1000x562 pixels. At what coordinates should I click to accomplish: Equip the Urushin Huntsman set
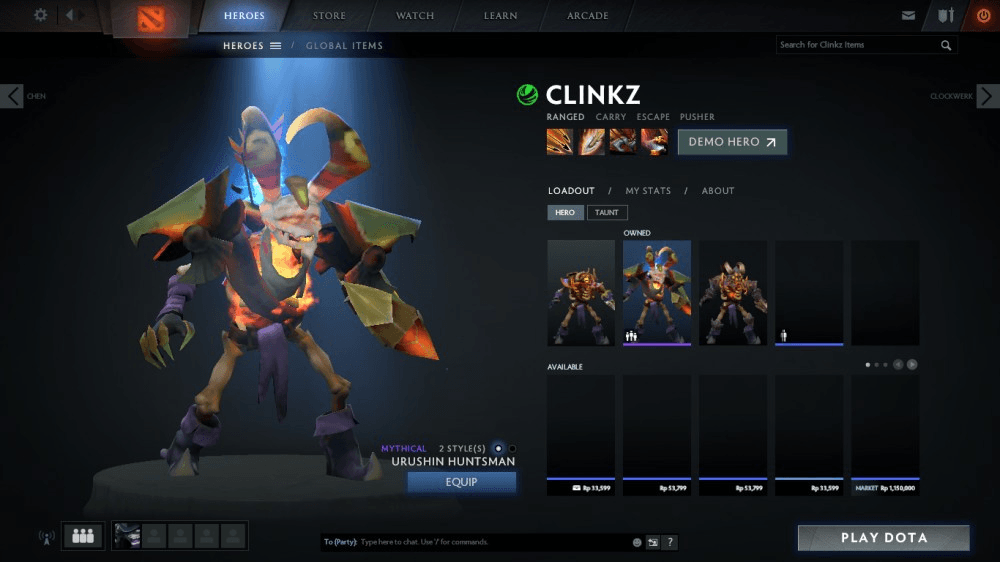pyautogui.click(x=461, y=482)
